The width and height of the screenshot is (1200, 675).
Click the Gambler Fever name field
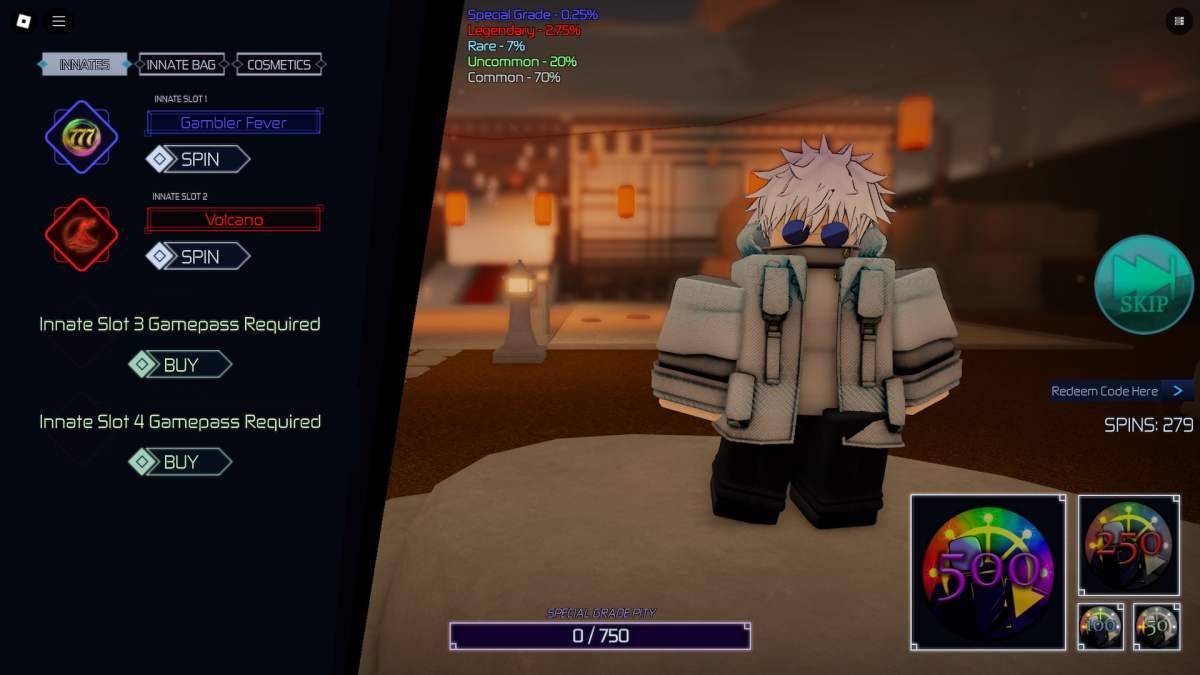[233, 123]
